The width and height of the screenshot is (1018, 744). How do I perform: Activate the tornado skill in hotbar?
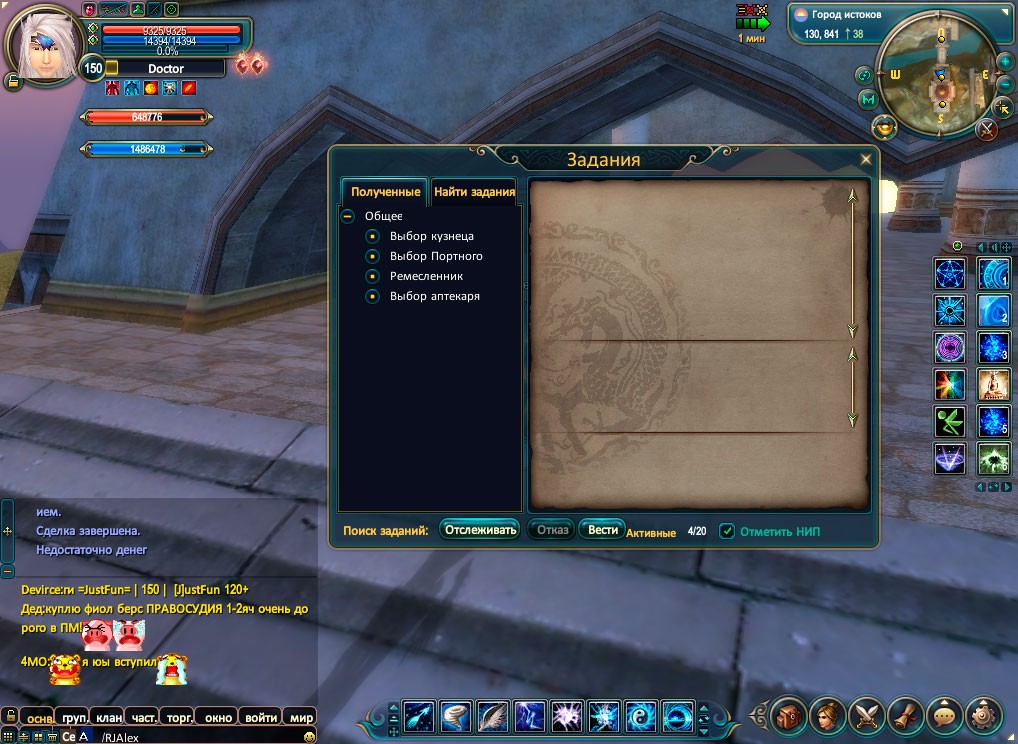point(456,716)
